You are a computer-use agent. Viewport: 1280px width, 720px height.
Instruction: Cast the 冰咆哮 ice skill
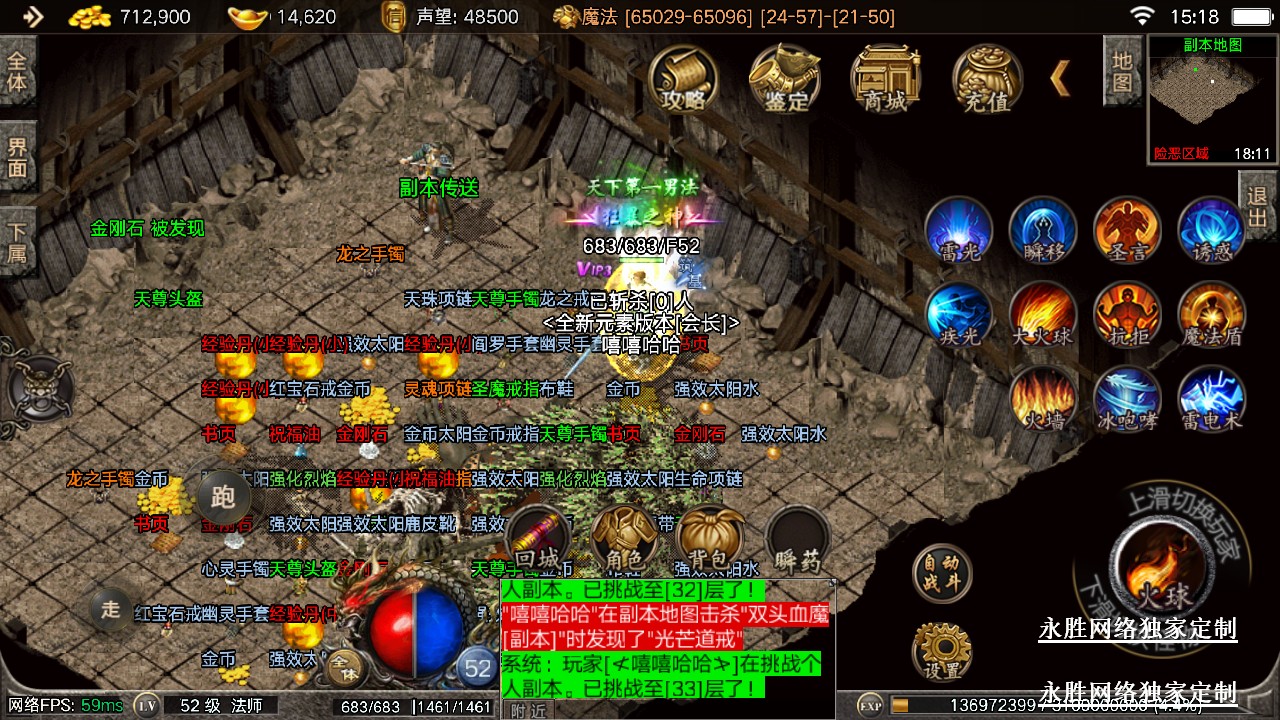(x=1127, y=399)
